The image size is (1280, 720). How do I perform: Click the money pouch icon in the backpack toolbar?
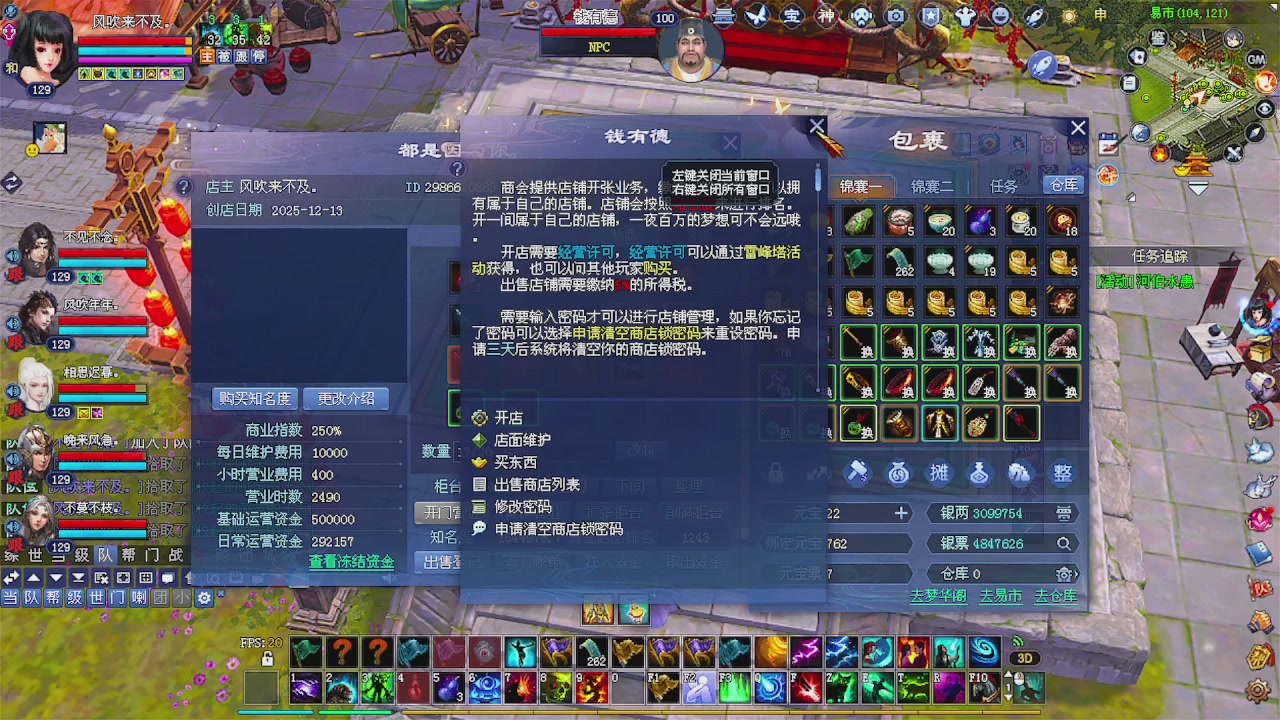[x=898, y=472]
